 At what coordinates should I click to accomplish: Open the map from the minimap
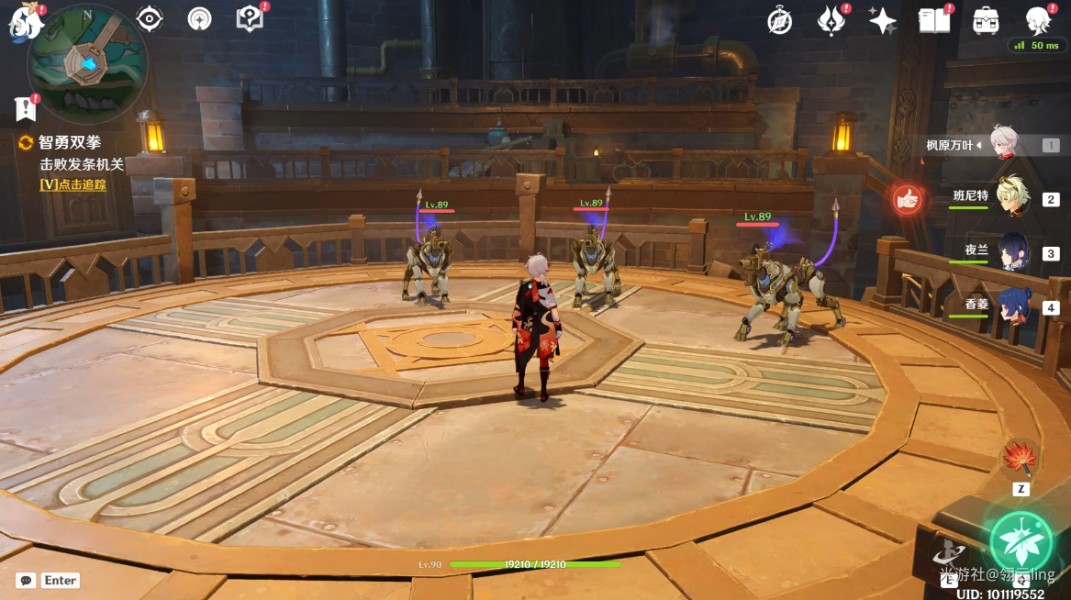click(88, 60)
